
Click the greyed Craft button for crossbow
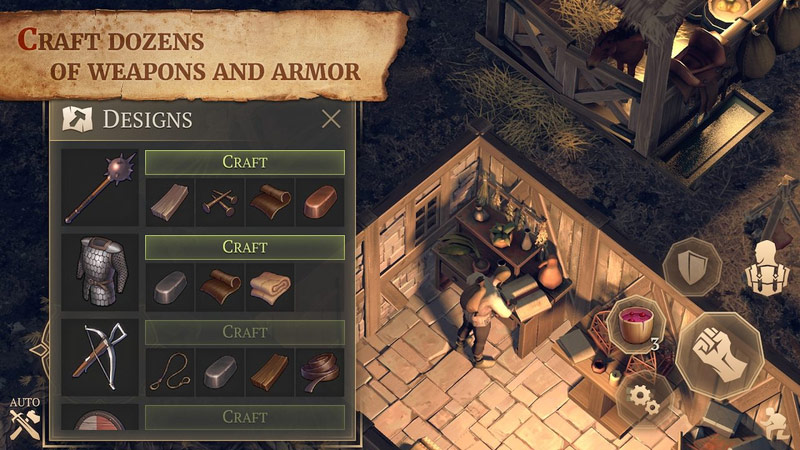click(245, 332)
